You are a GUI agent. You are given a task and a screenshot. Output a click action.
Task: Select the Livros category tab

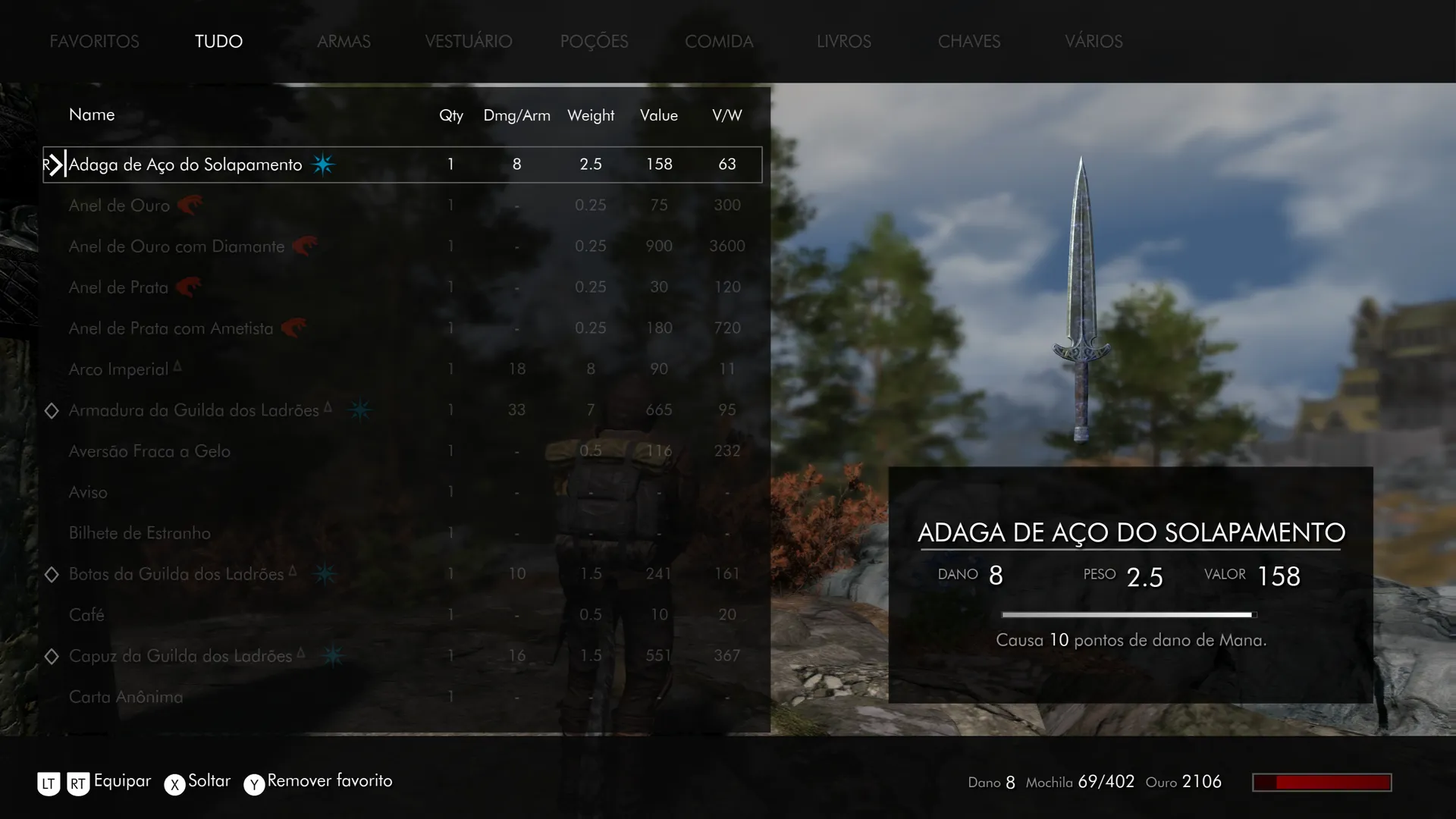pos(843,42)
